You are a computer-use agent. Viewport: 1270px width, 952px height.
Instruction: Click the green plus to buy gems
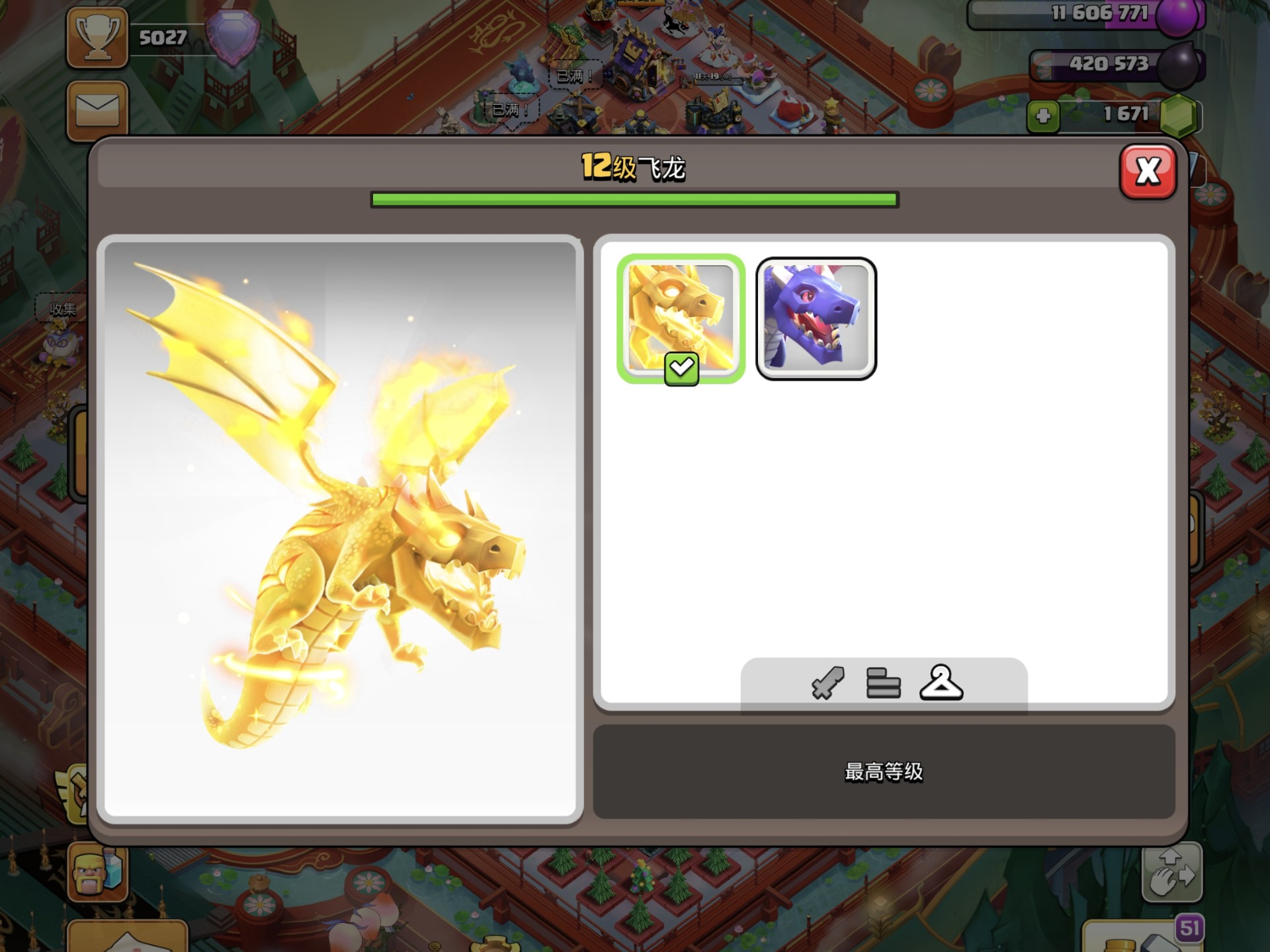(x=1043, y=116)
